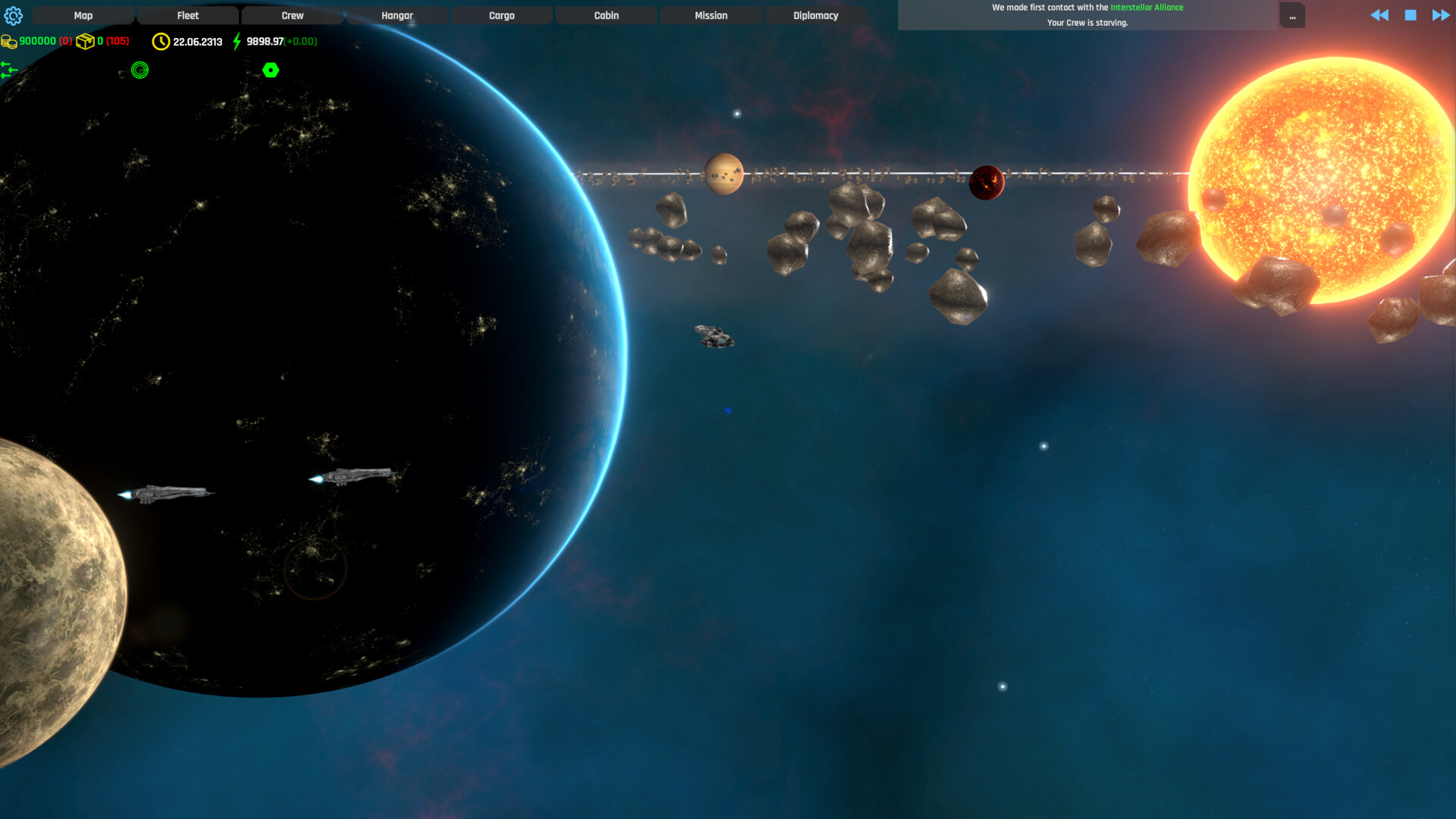Click the green arrows icon below resources

pyautogui.click(x=9, y=69)
